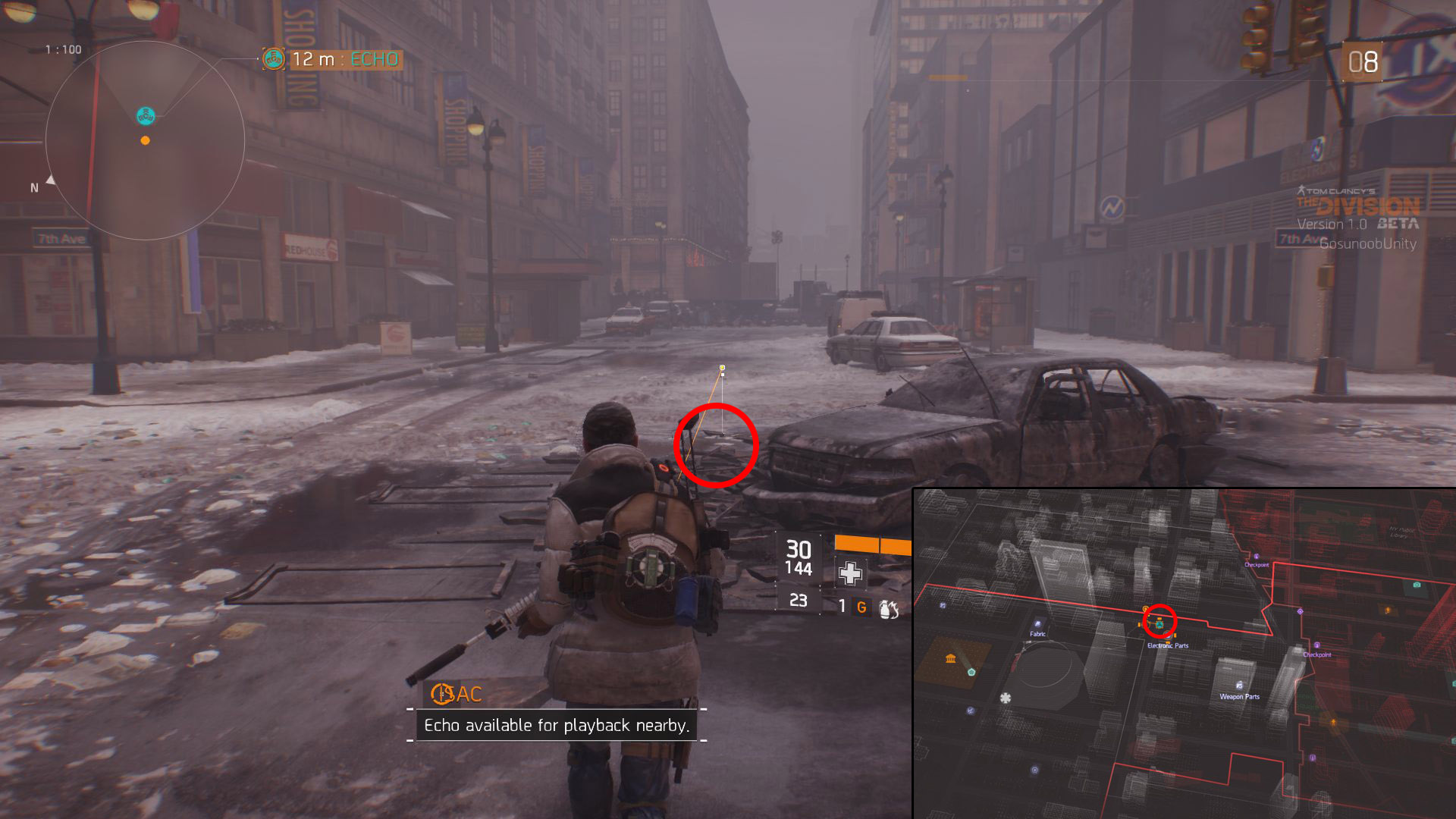Click the teal pentagon marker on the map
The width and height of the screenshot is (1456, 819).
click(971, 671)
